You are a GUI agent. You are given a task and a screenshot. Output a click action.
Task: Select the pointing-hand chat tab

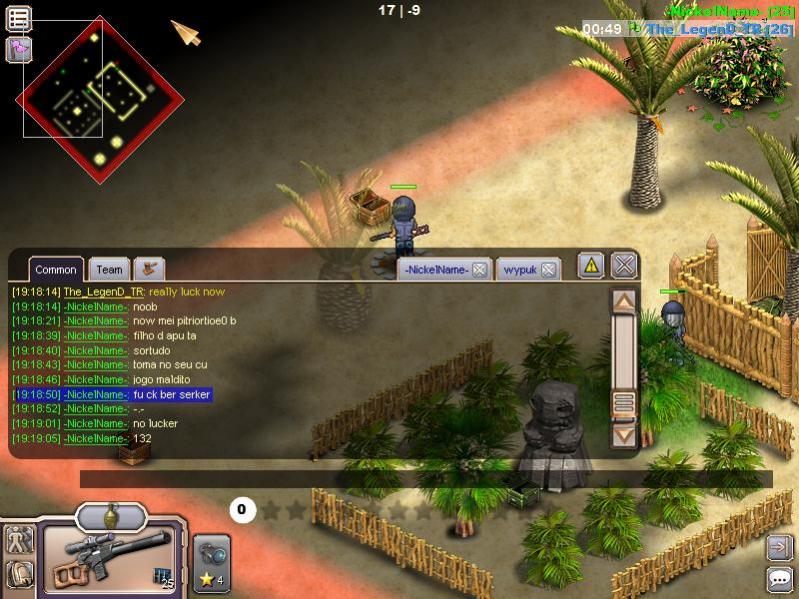point(150,268)
